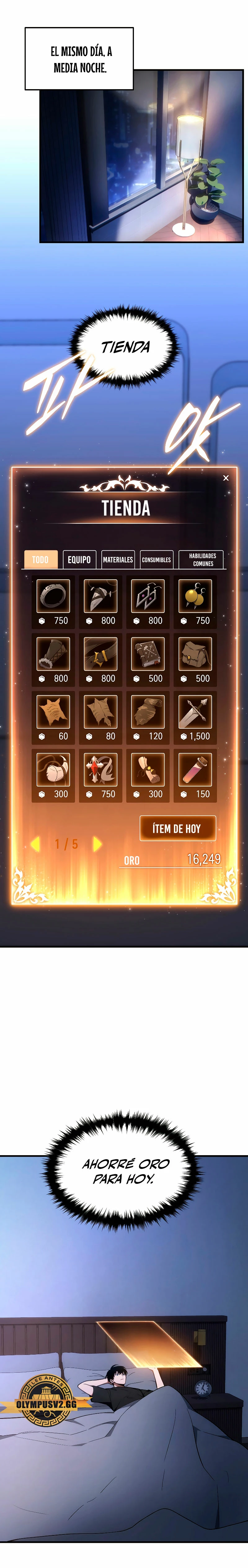
Task: Choose the leather bag for 500
Action: click(195, 654)
